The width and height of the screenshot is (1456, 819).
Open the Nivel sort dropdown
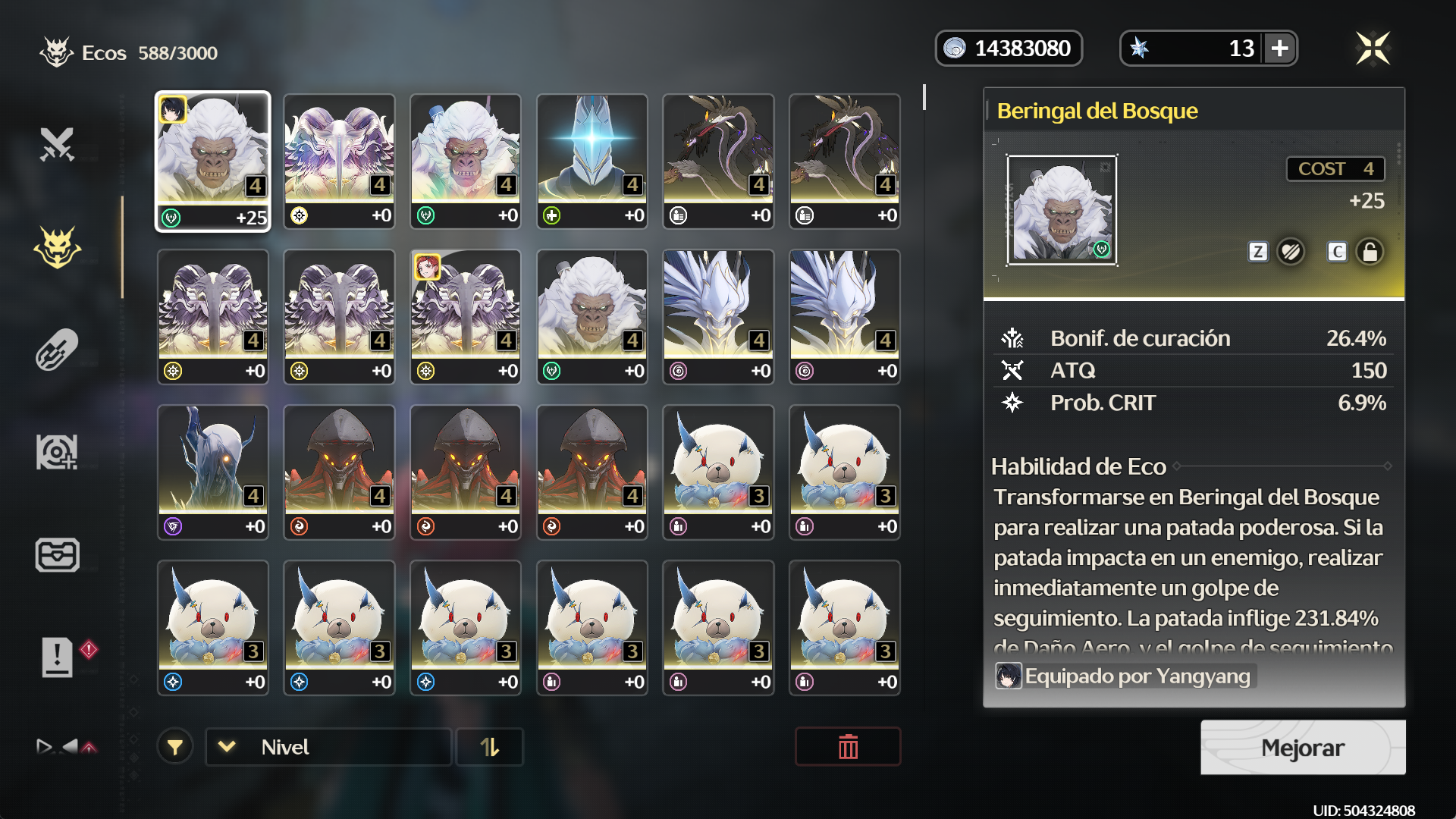click(328, 747)
